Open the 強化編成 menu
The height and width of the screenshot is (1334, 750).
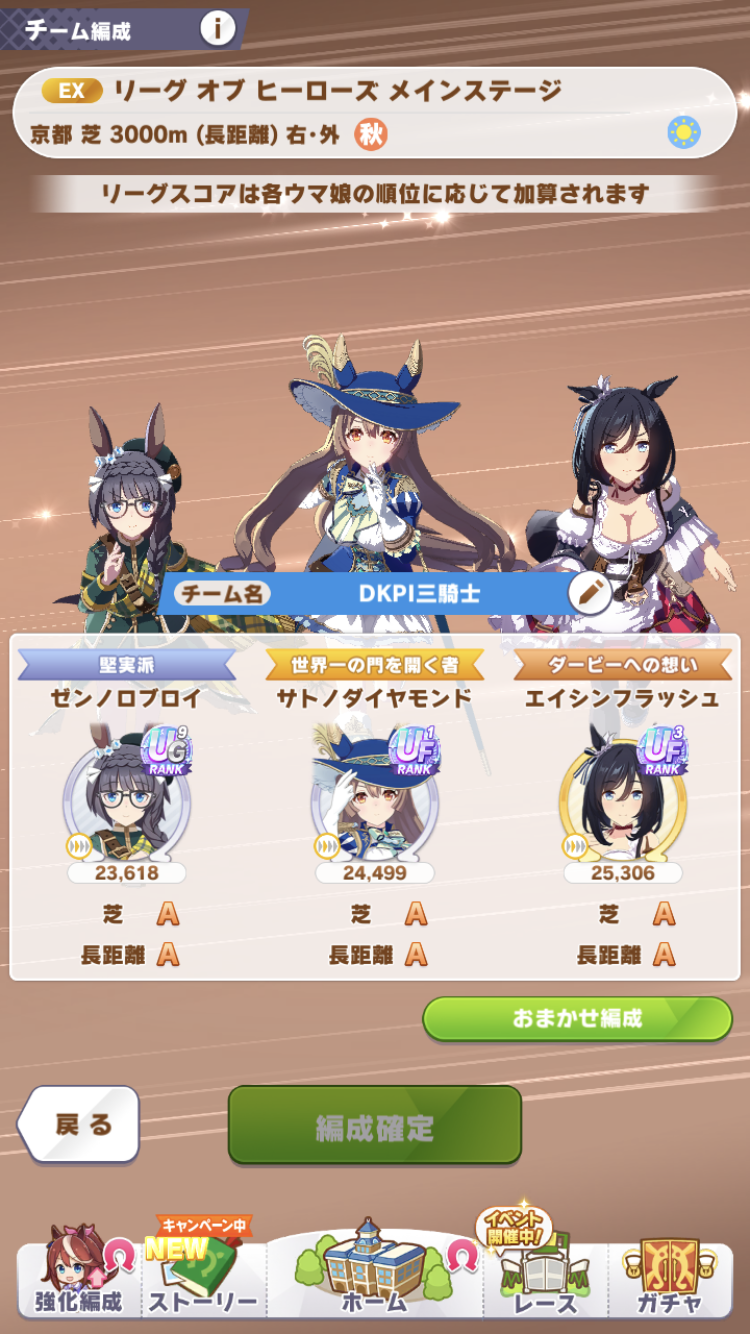point(78,1275)
